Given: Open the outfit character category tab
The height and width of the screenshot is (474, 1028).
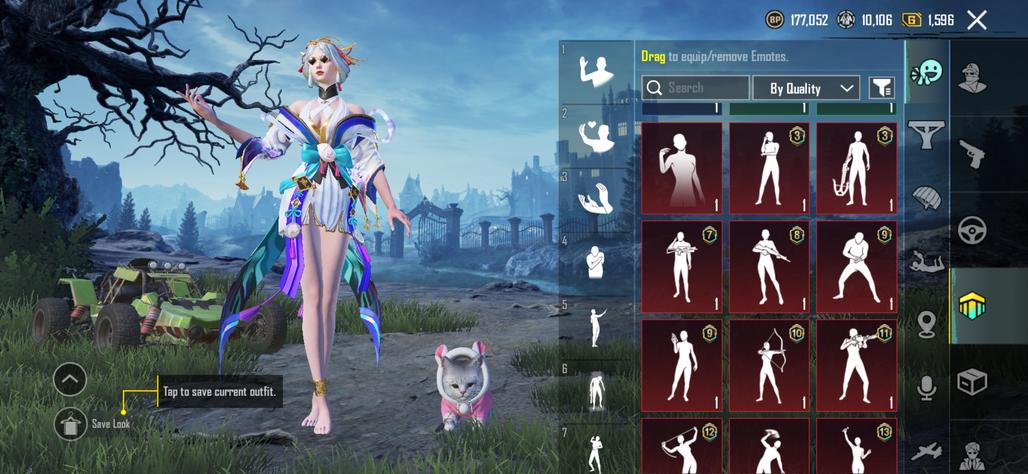Looking at the screenshot, I should 972,76.
